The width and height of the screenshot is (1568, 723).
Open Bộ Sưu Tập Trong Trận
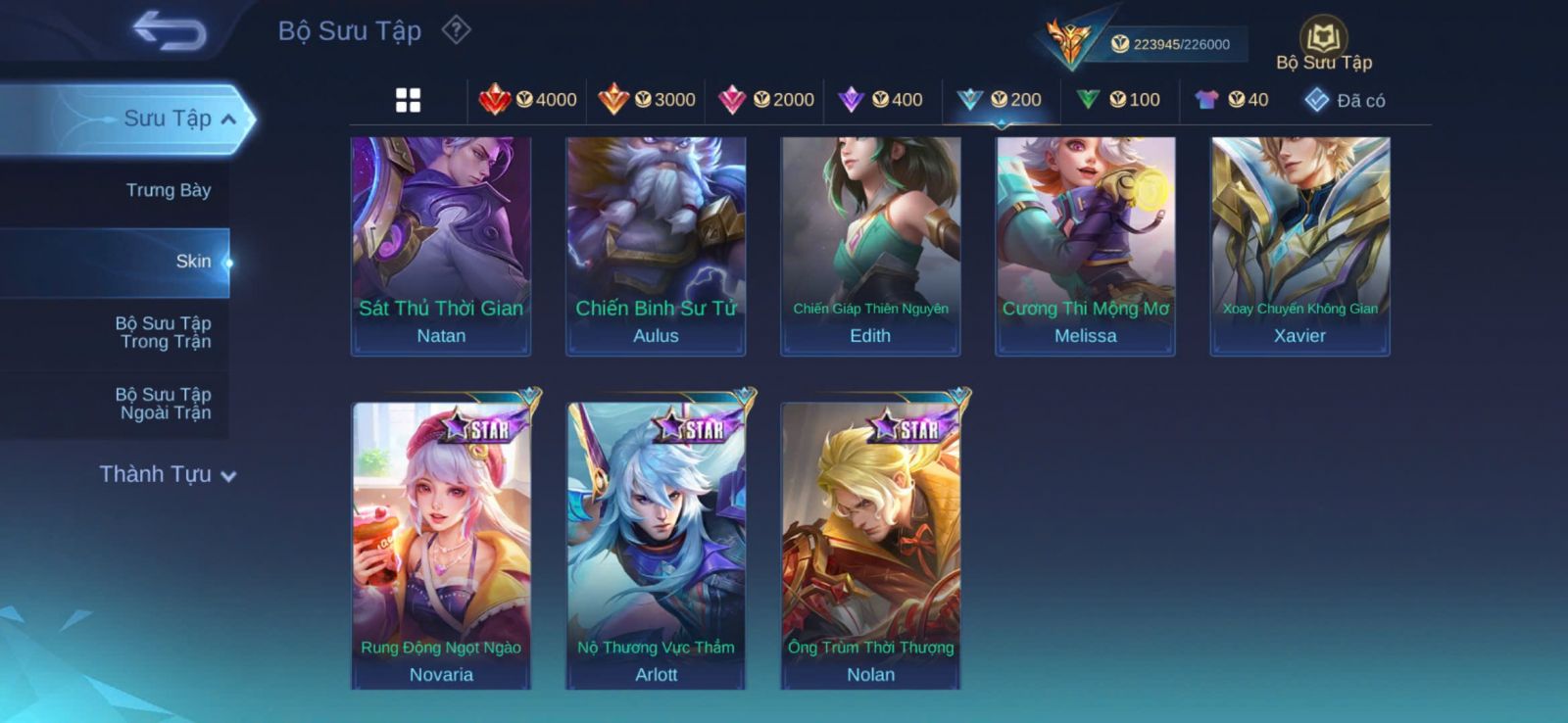tap(164, 332)
